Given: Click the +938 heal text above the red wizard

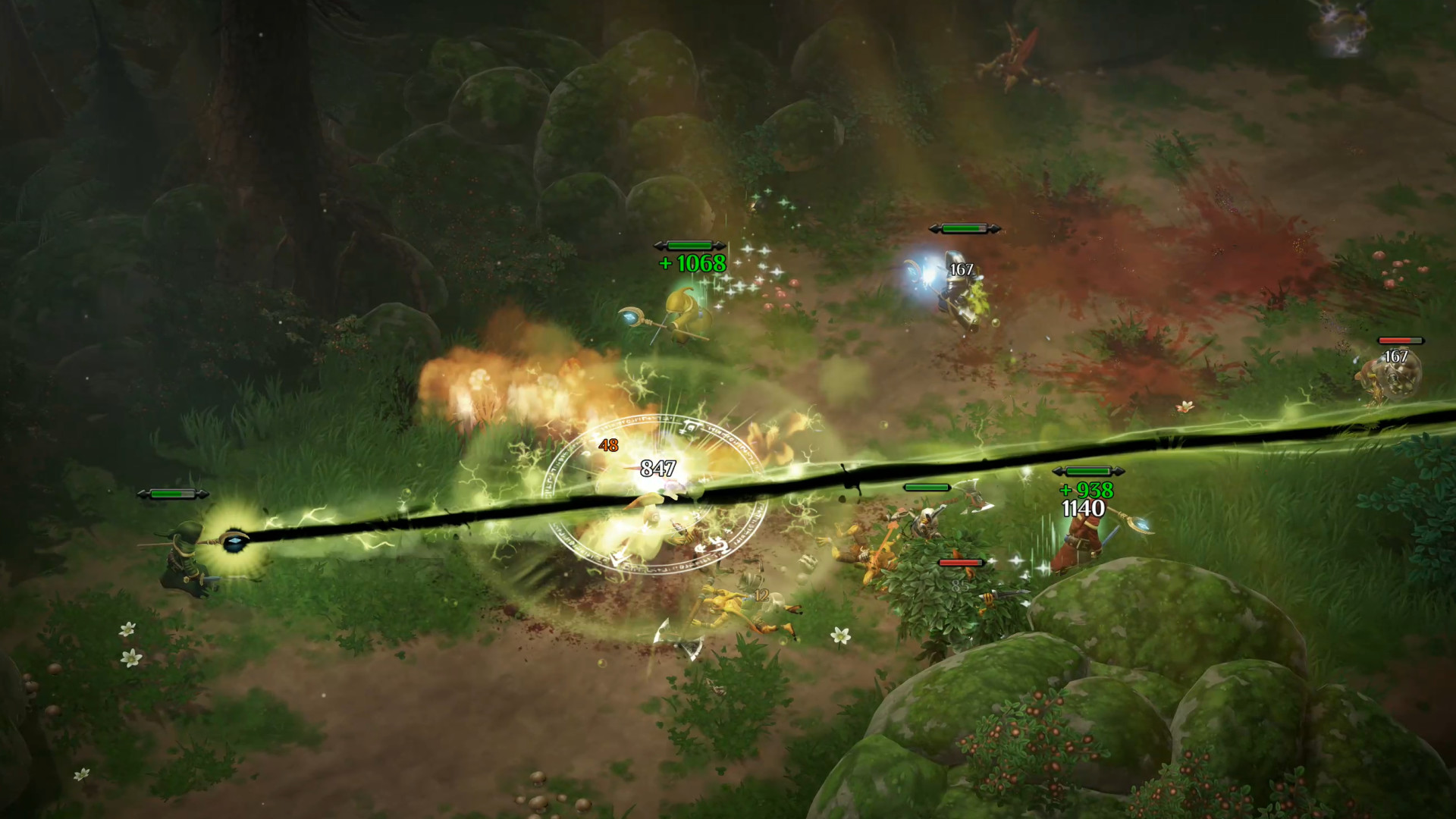Looking at the screenshot, I should (x=1086, y=491).
